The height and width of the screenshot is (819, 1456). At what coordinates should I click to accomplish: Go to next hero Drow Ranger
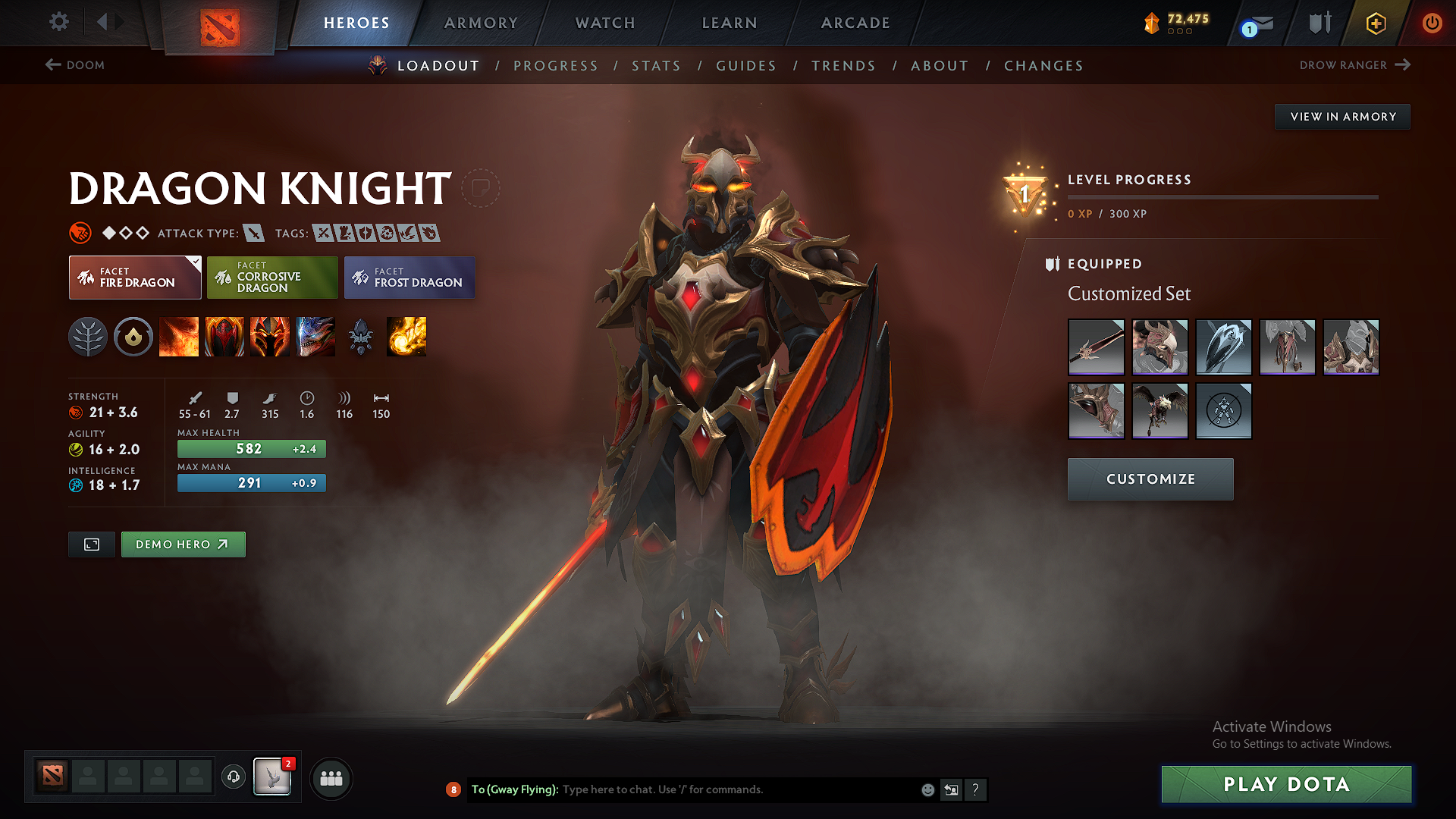click(1354, 65)
